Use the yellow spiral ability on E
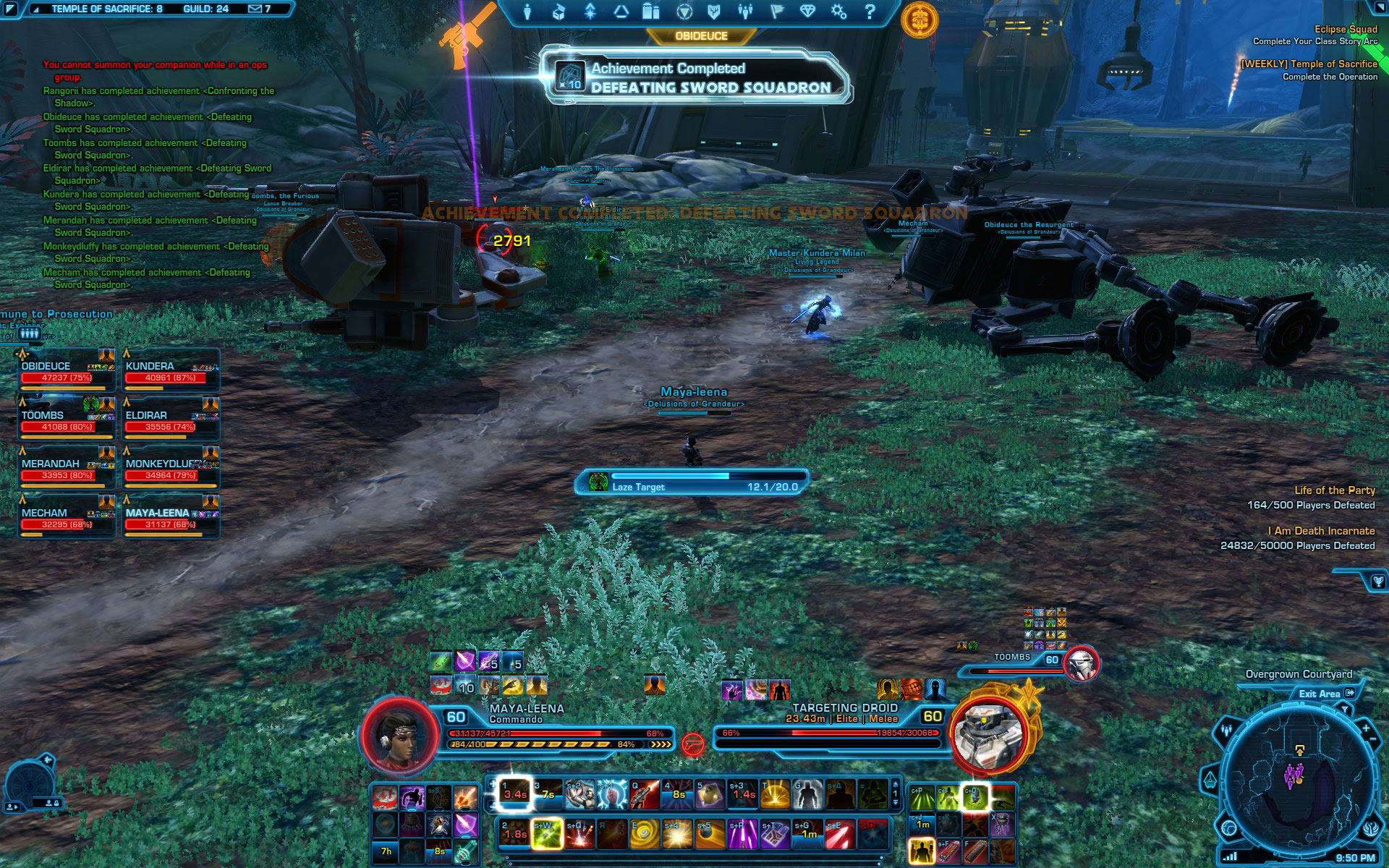 click(644, 835)
